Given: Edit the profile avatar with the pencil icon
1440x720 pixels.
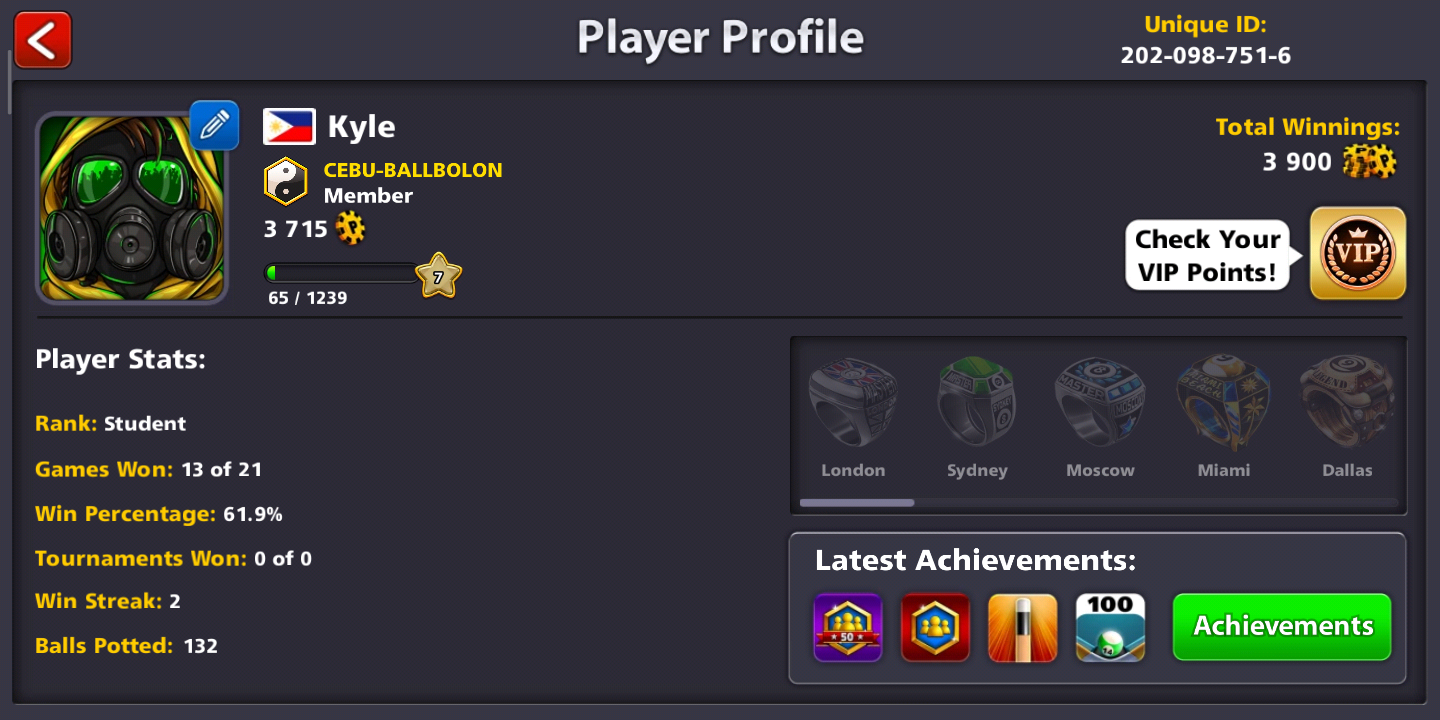Looking at the screenshot, I should pyautogui.click(x=214, y=125).
